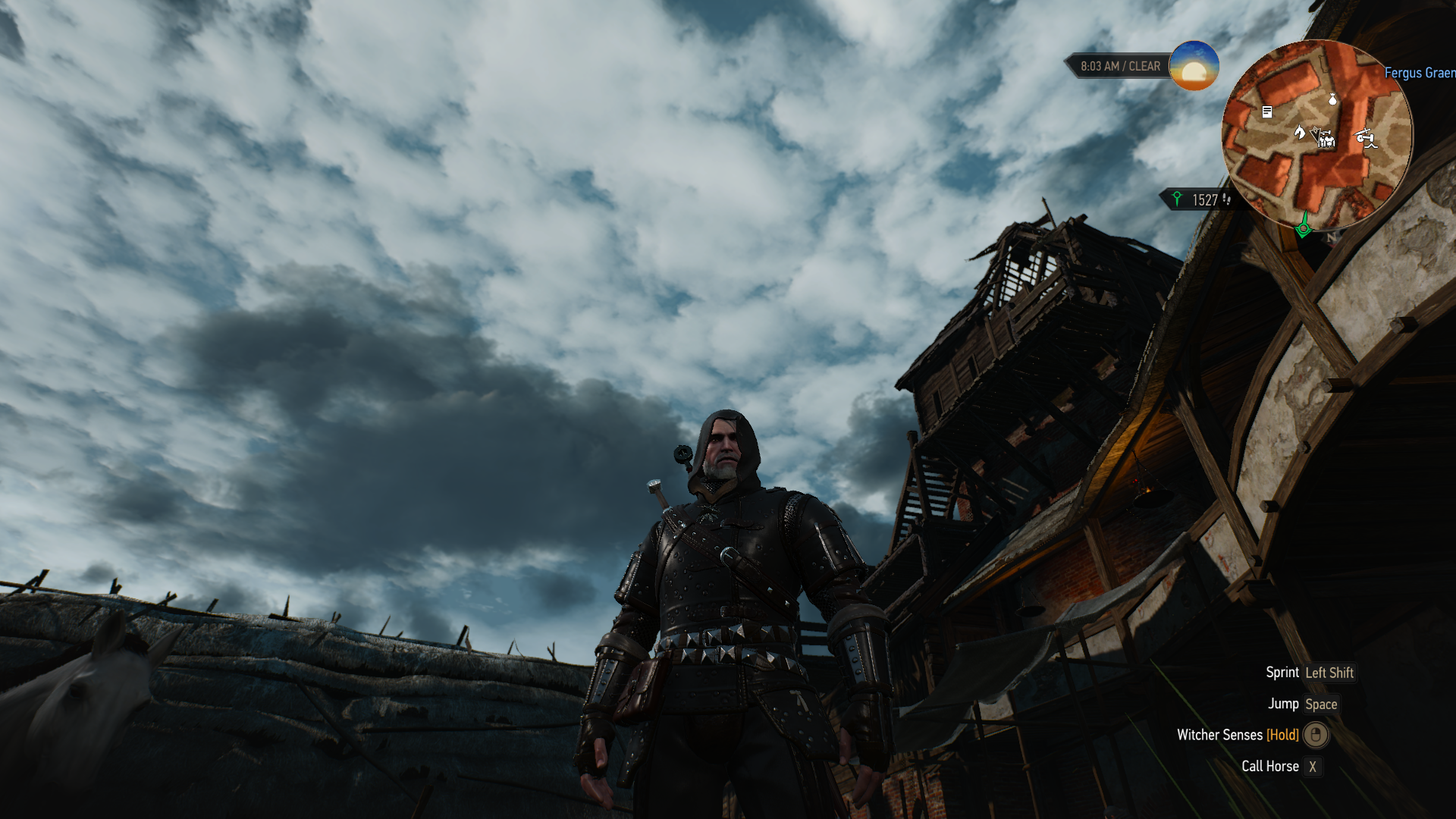Click the green player arrow marker on minimap
This screenshot has height=819, width=1456.
(x=1303, y=228)
